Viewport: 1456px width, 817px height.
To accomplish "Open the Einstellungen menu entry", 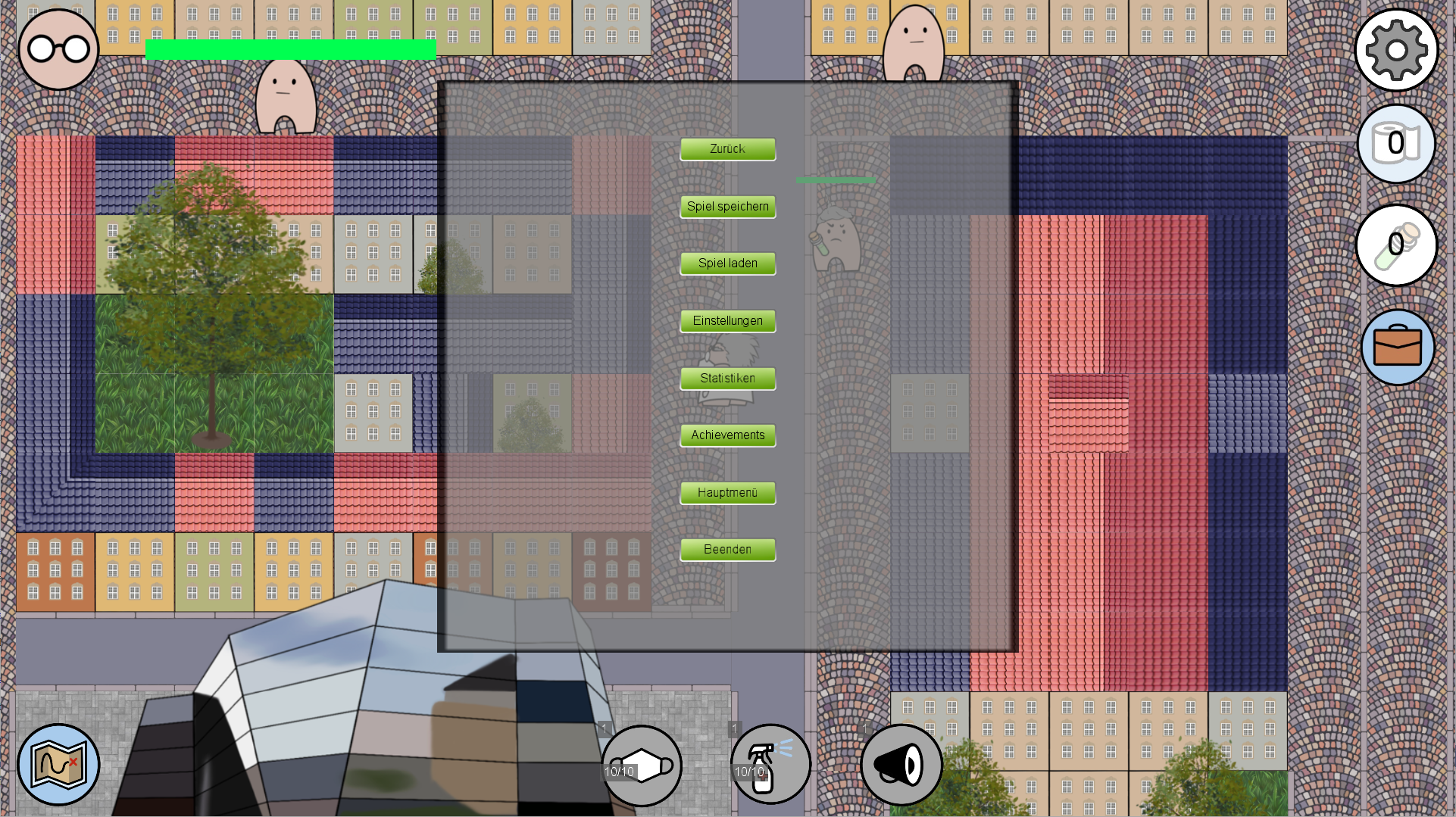I will click(x=727, y=321).
